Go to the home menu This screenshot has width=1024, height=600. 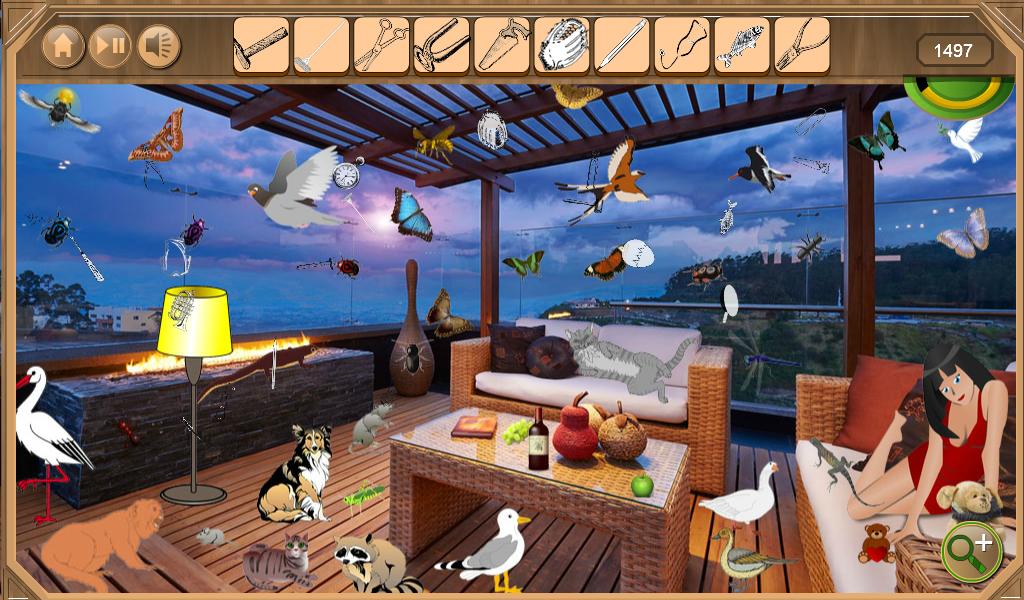tap(63, 45)
